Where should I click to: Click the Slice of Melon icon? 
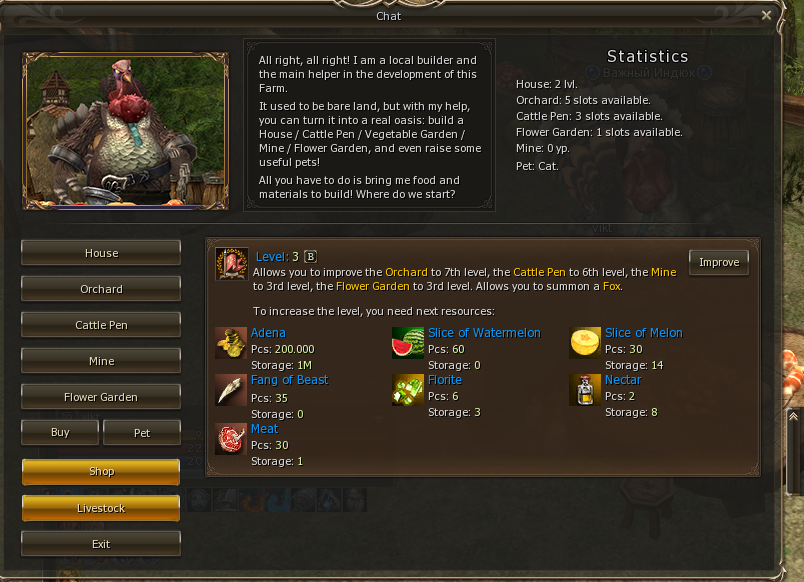(x=585, y=342)
